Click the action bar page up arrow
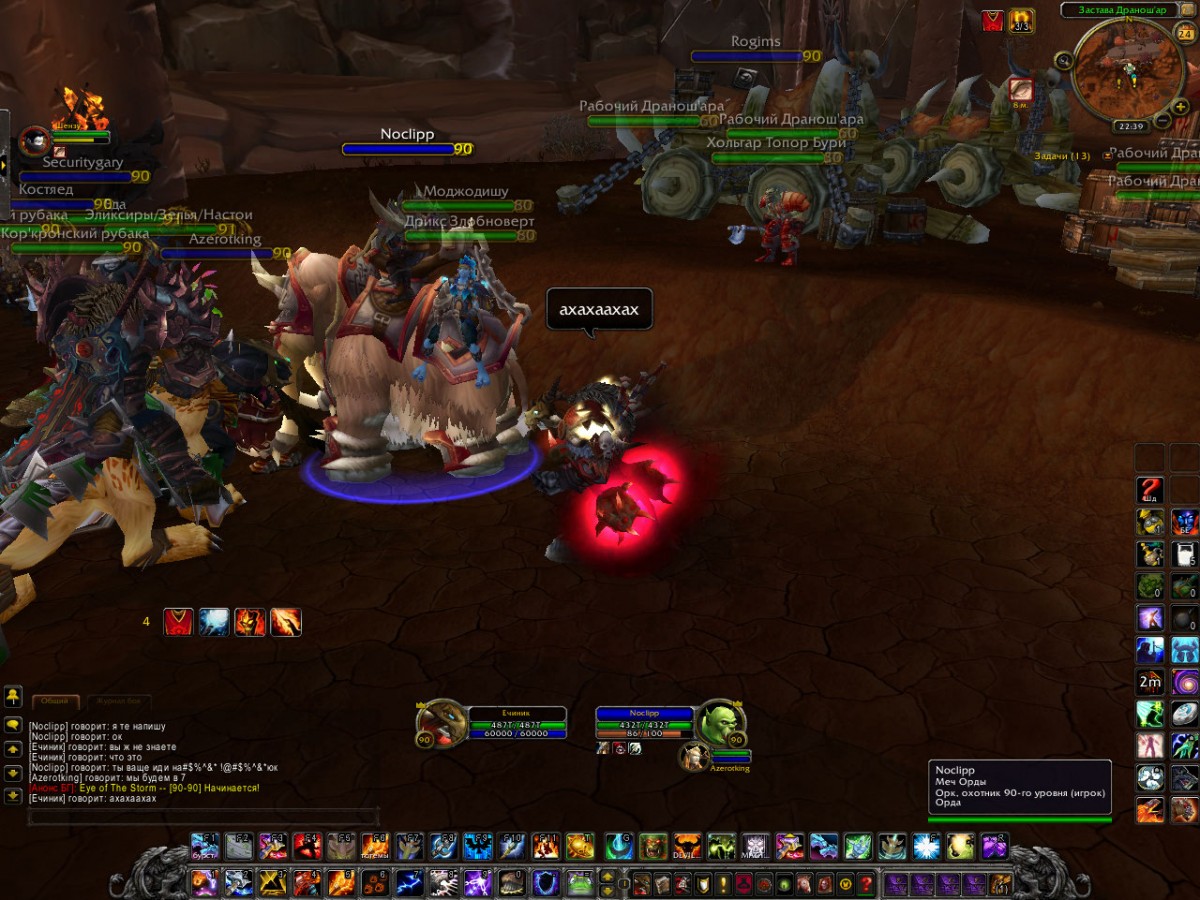Viewport: 1200px width, 900px height. [606, 877]
